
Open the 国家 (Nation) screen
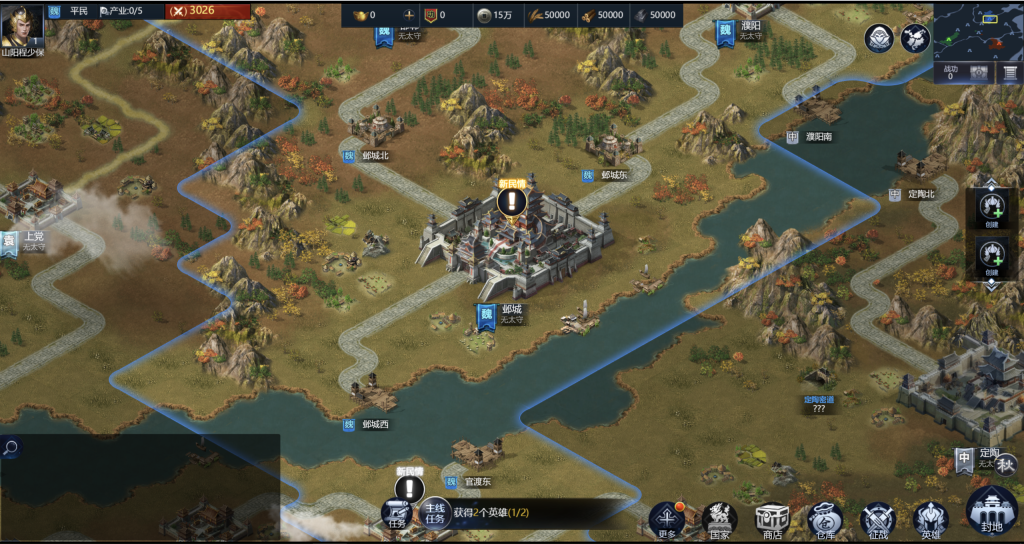720,519
